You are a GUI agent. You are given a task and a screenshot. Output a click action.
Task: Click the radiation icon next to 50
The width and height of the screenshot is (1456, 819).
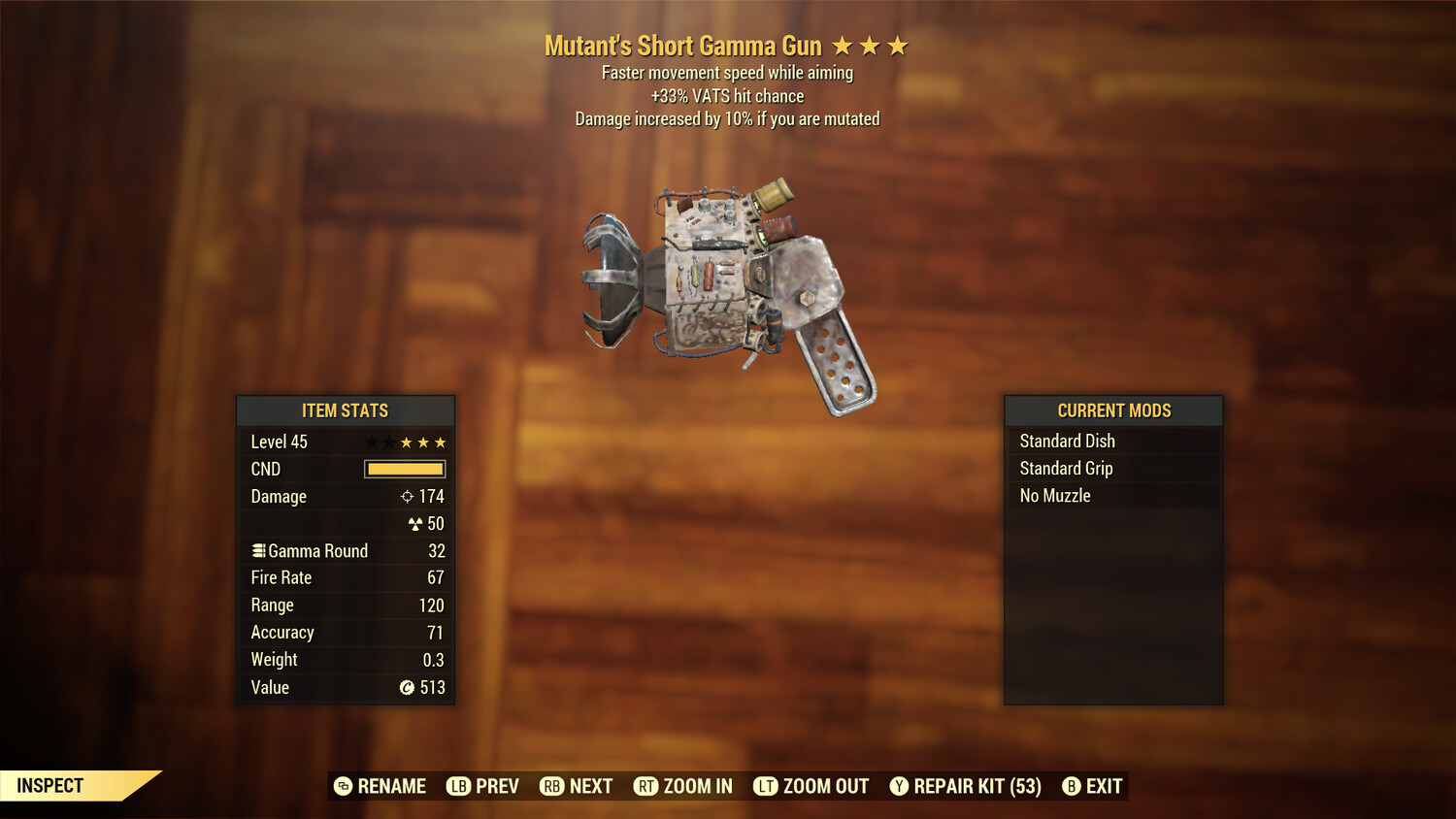tap(414, 523)
